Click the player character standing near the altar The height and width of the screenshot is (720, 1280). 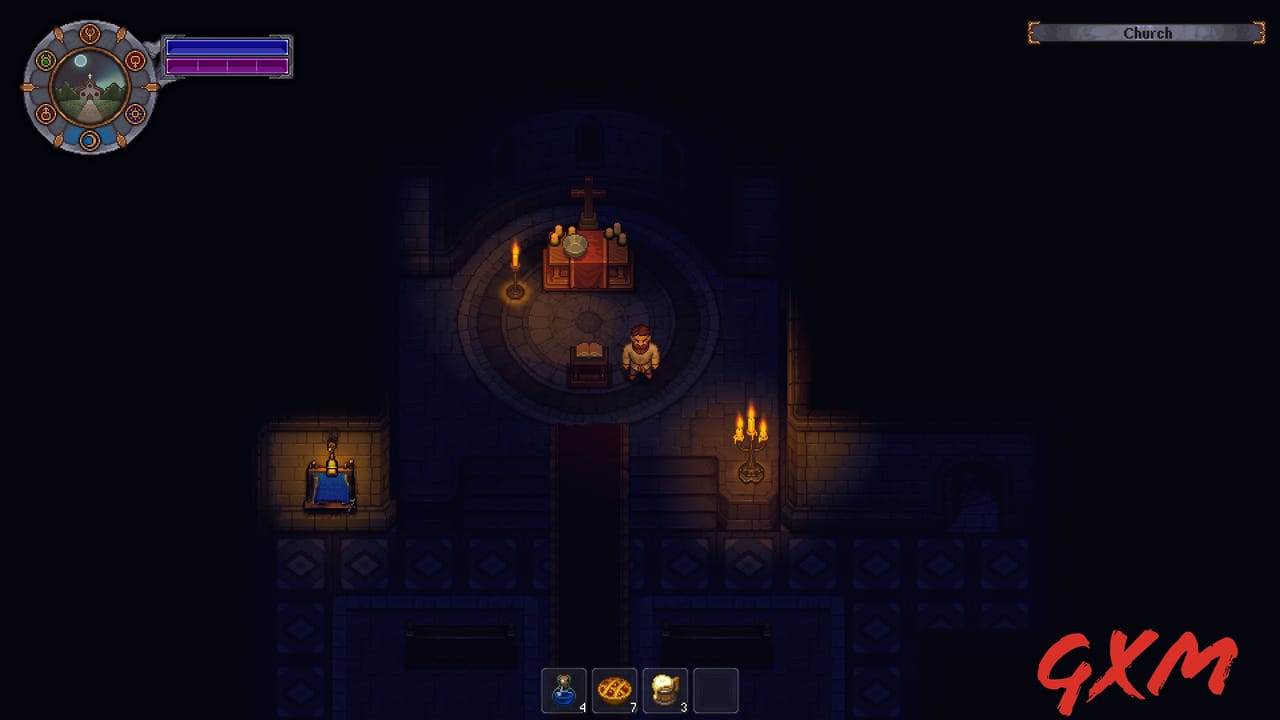(640, 350)
